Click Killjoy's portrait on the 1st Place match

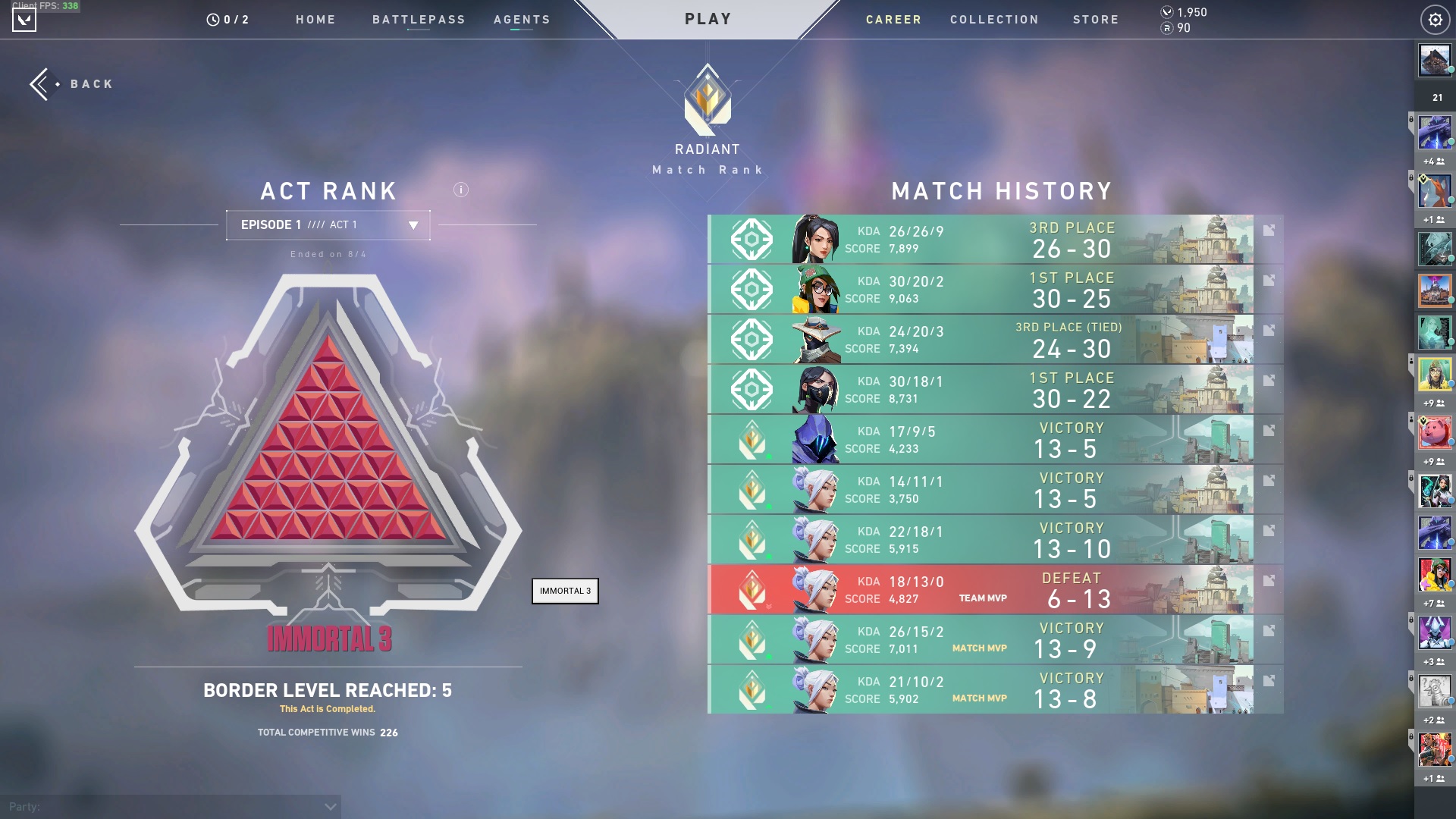[x=819, y=289]
